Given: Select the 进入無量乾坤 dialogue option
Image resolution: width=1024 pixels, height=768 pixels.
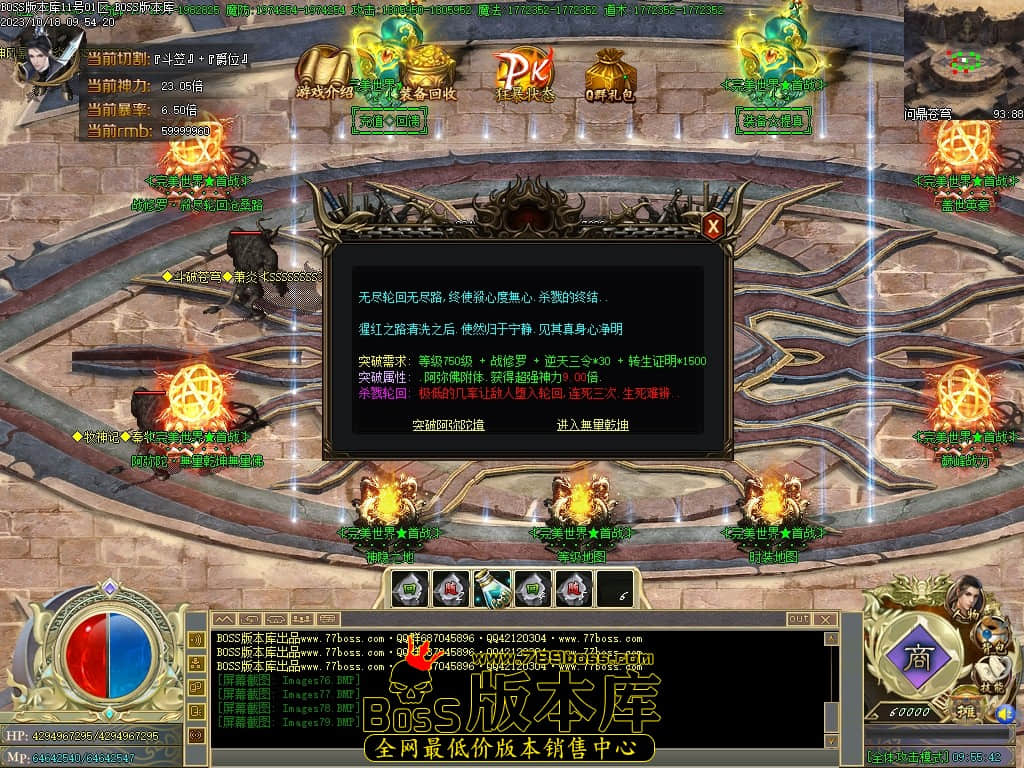Looking at the screenshot, I should [592, 425].
